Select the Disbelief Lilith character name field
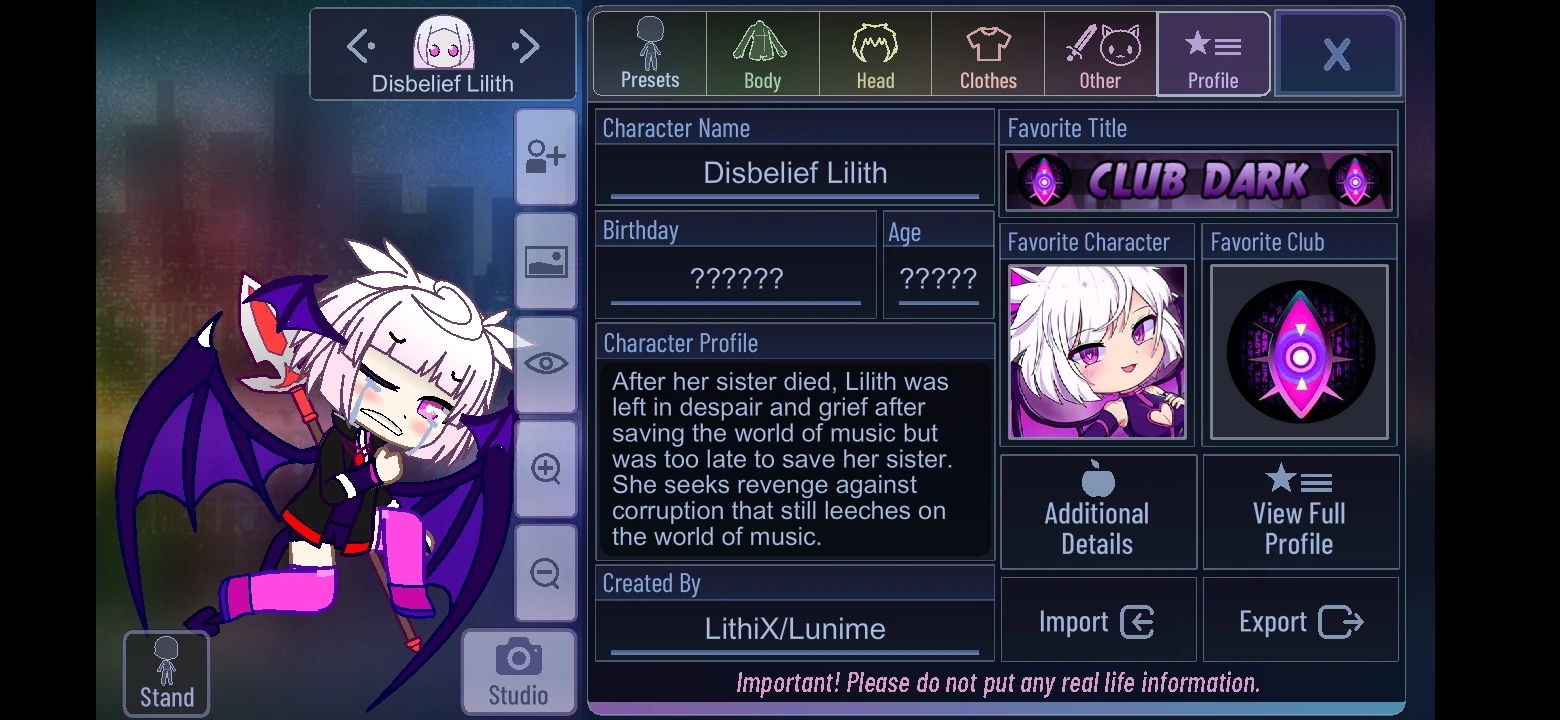Image resolution: width=1560 pixels, height=720 pixels. [794, 172]
